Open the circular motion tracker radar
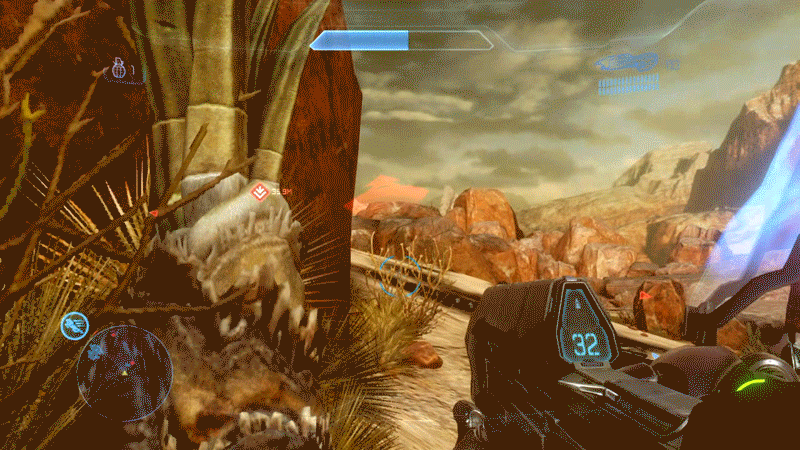Image resolution: width=800 pixels, height=450 pixels. pyautogui.click(x=124, y=374)
